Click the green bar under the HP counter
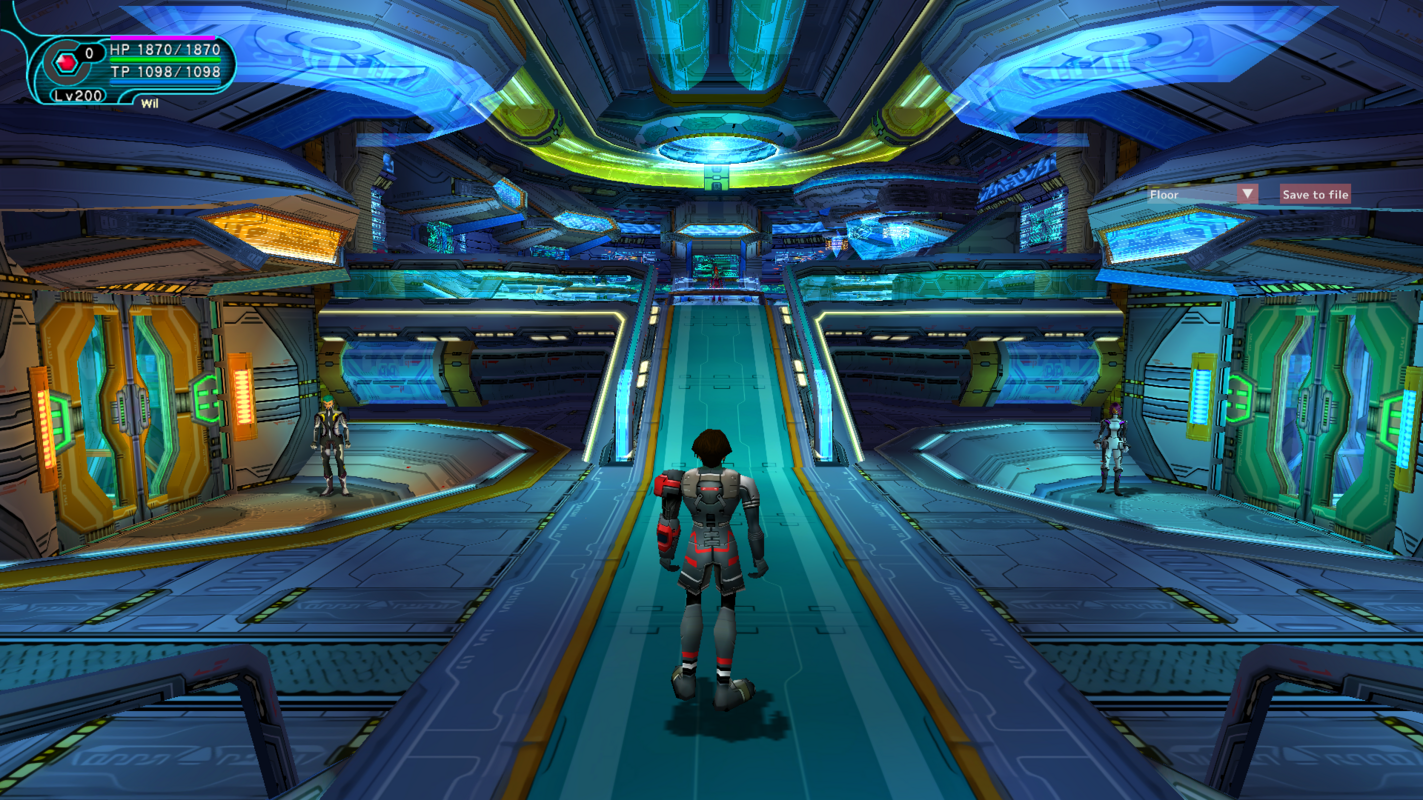Image resolution: width=1423 pixels, height=800 pixels. 164,60
